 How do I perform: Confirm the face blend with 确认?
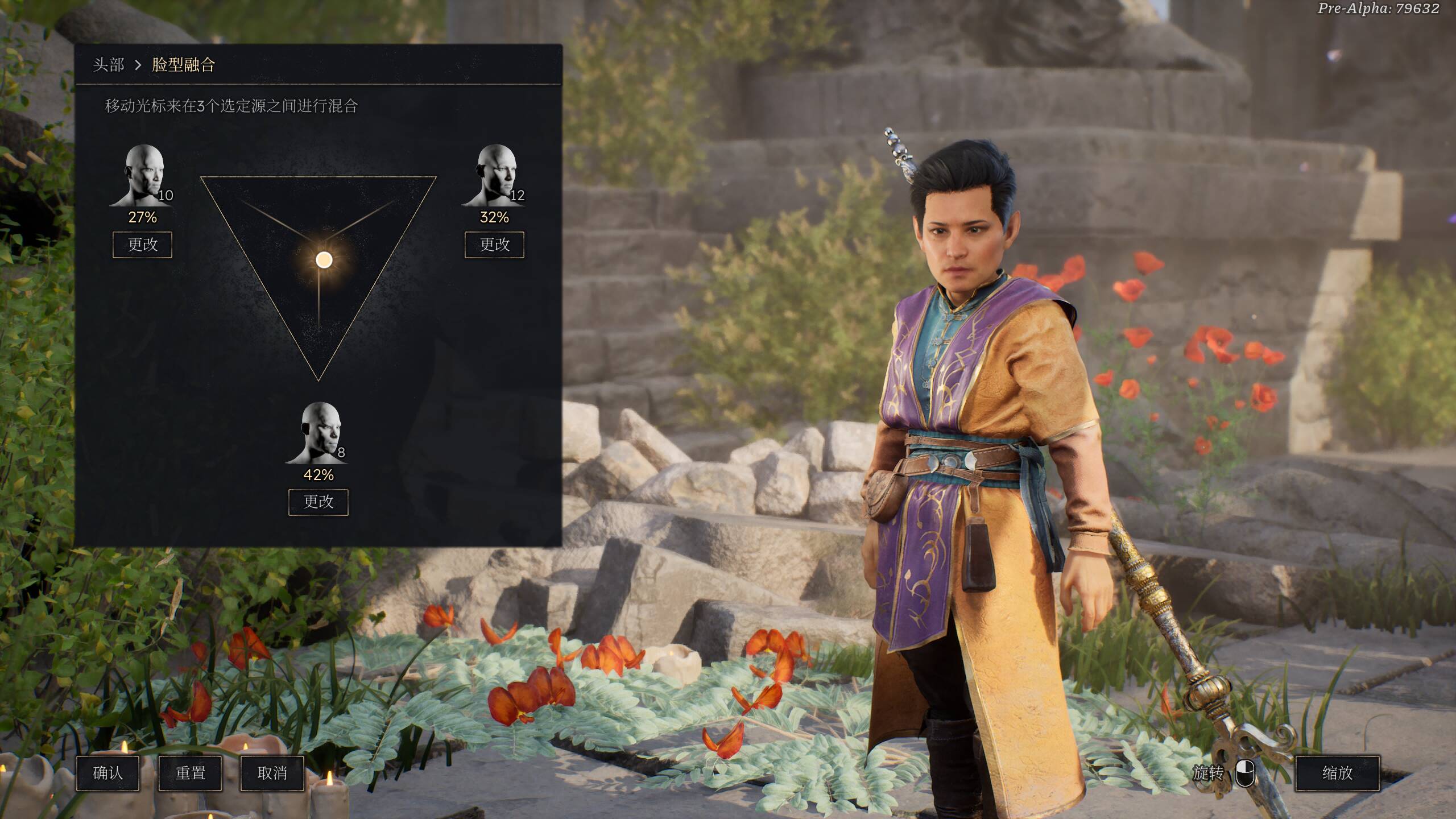point(107,773)
